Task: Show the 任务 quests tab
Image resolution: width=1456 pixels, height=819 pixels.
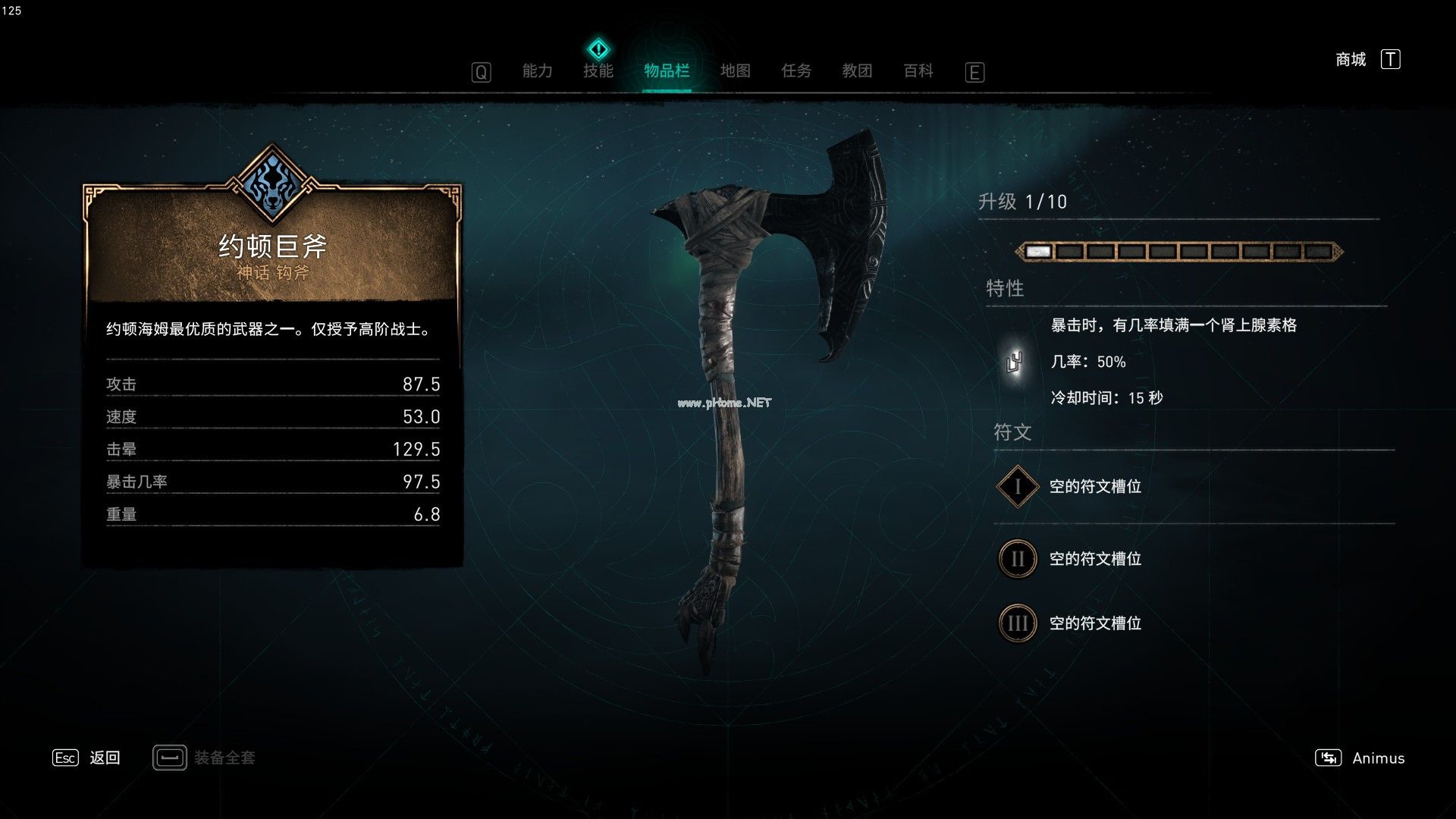Action: (796, 71)
